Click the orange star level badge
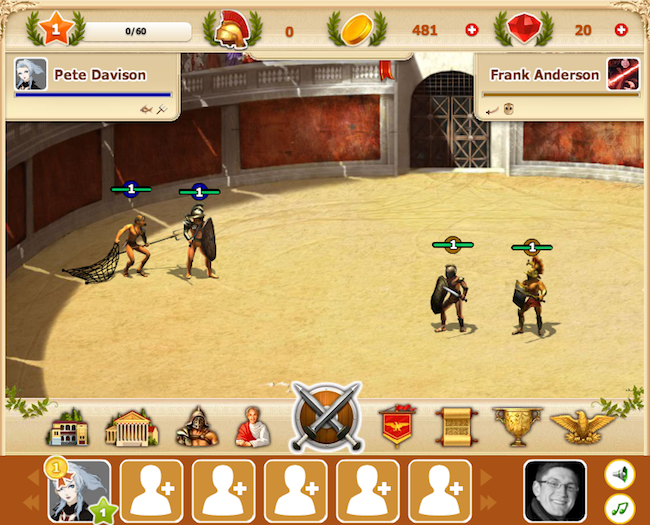 (56, 28)
